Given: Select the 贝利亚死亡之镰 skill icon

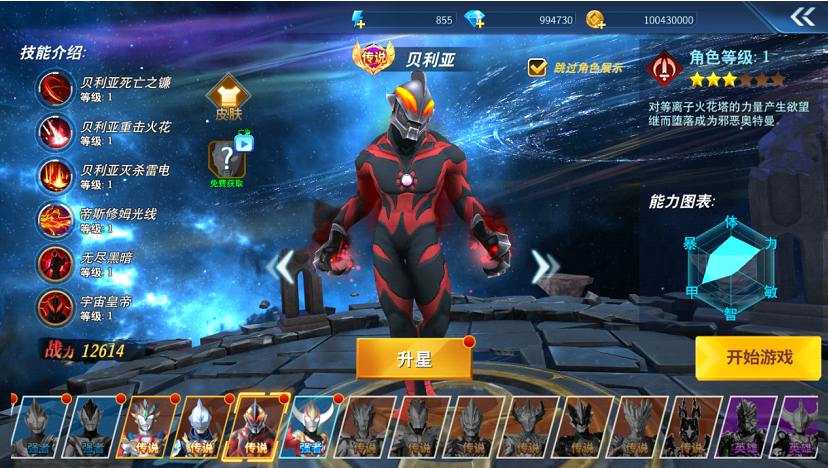Looking at the screenshot, I should [x=55, y=89].
